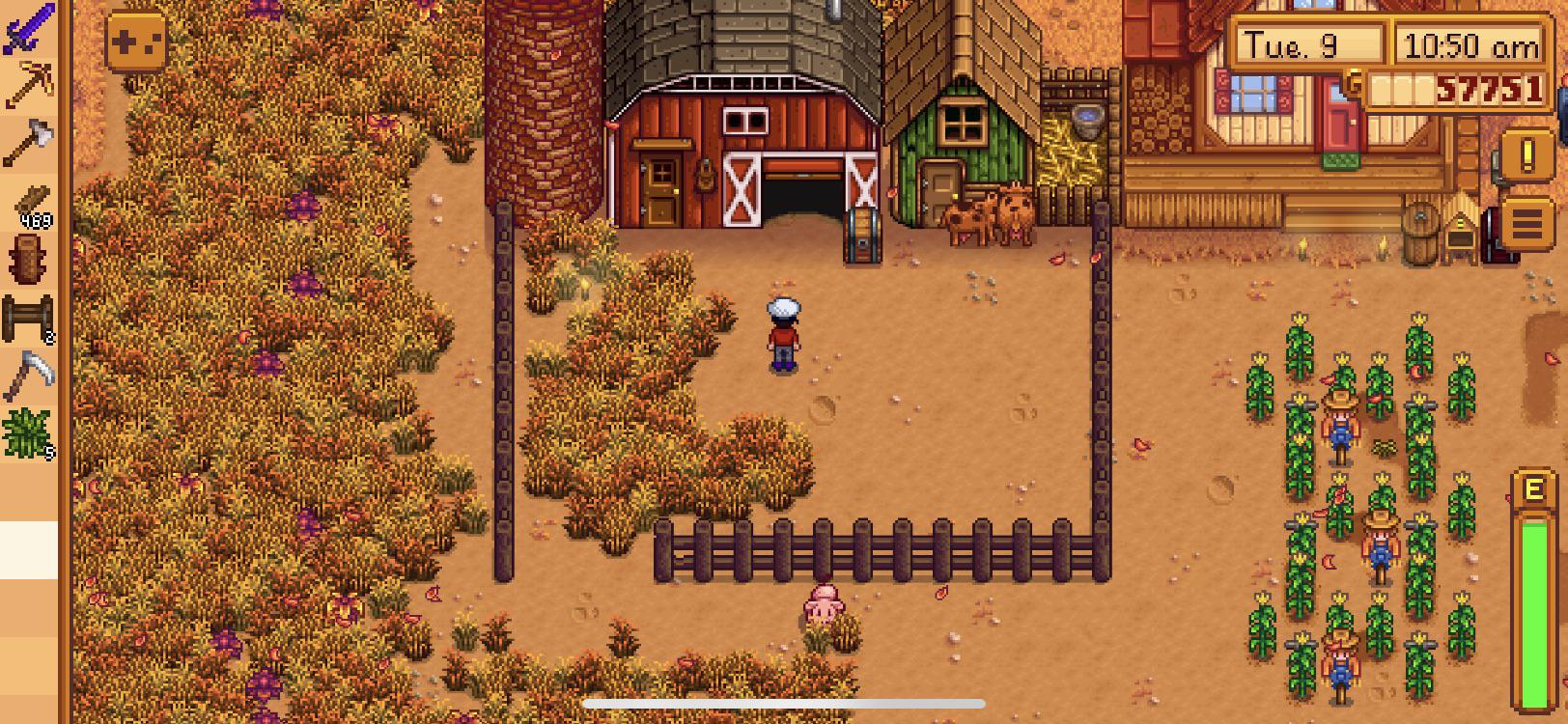Open the game menu with hamburger icon
The height and width of the screenshot is (724, 1568).
pyautogui.click(x=1527, y=222)
